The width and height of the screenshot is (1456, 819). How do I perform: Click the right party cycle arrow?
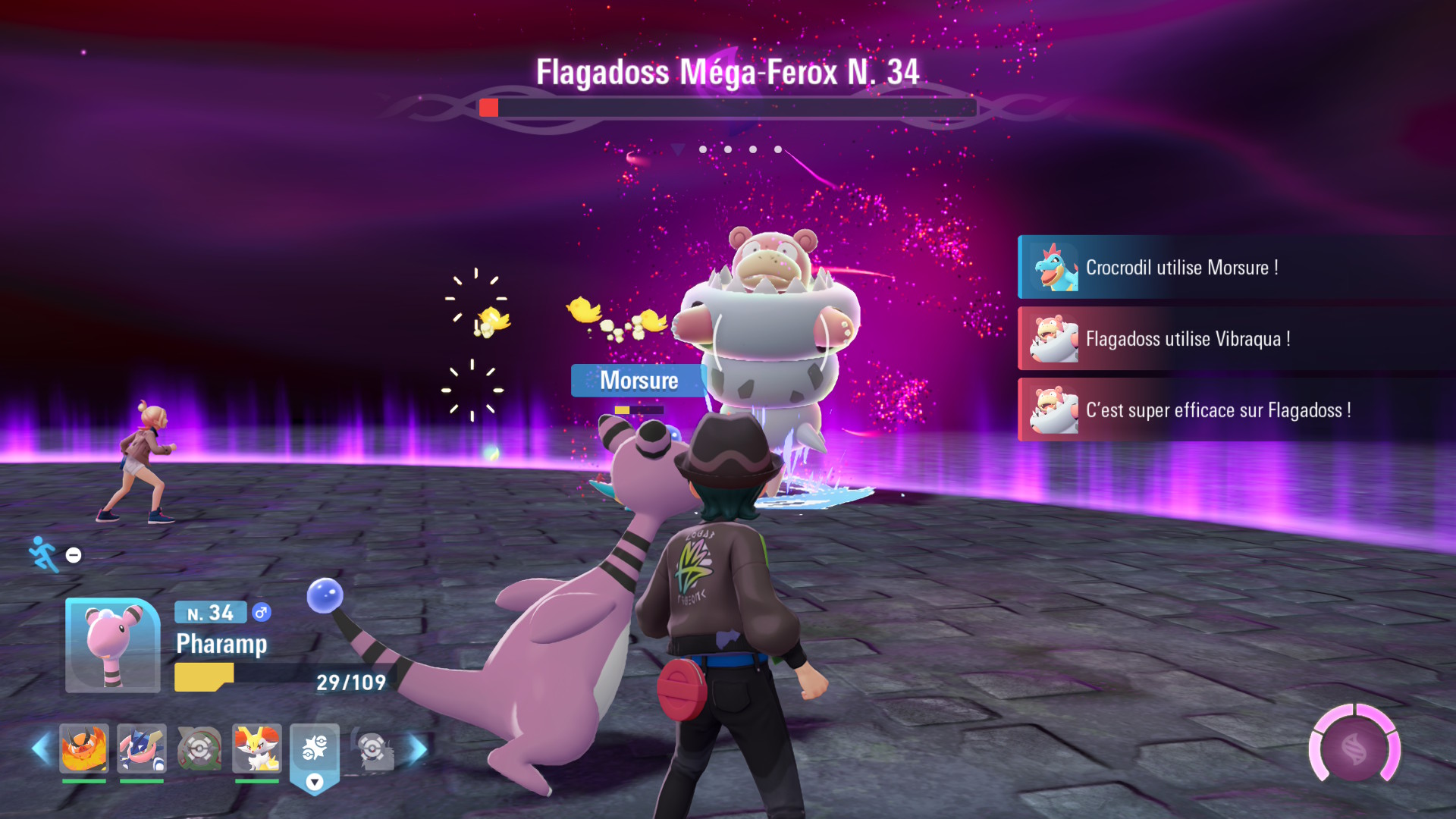point(418,749)
